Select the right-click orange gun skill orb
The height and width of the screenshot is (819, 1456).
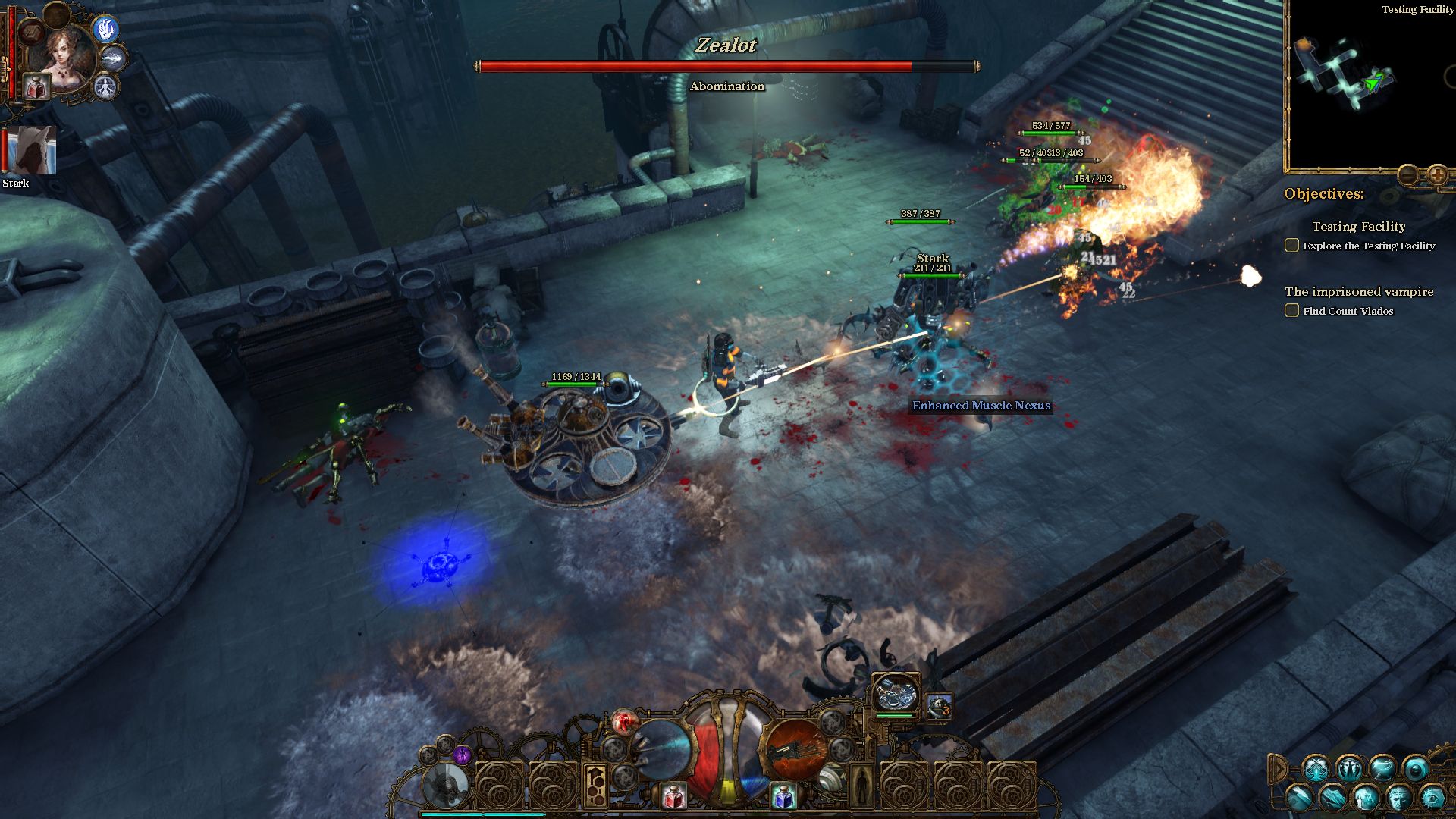[x=795, y=749]
